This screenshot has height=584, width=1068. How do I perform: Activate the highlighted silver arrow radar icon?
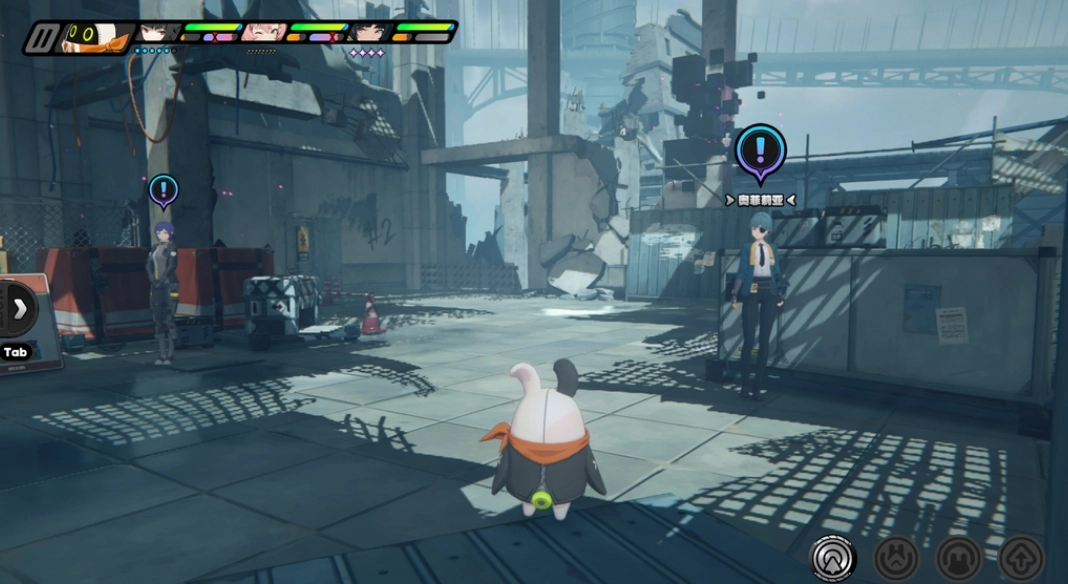[833, 556]
